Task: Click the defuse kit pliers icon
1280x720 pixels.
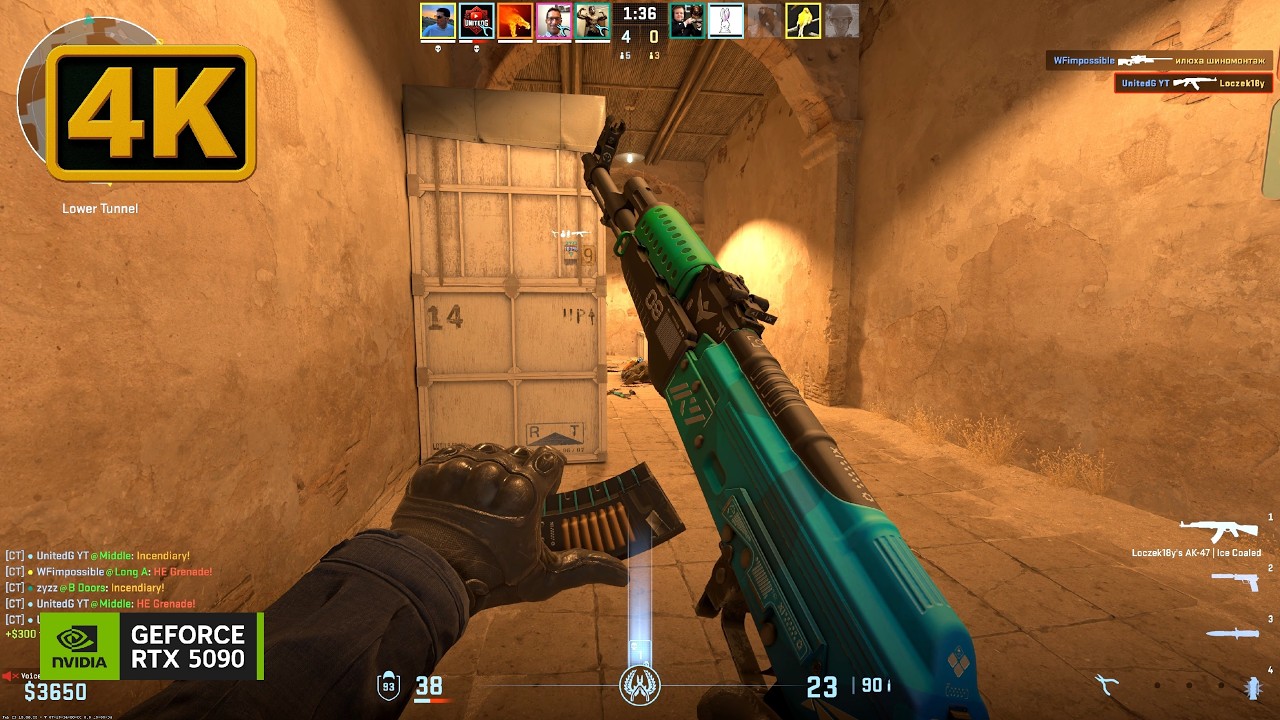Action: 1105,685
